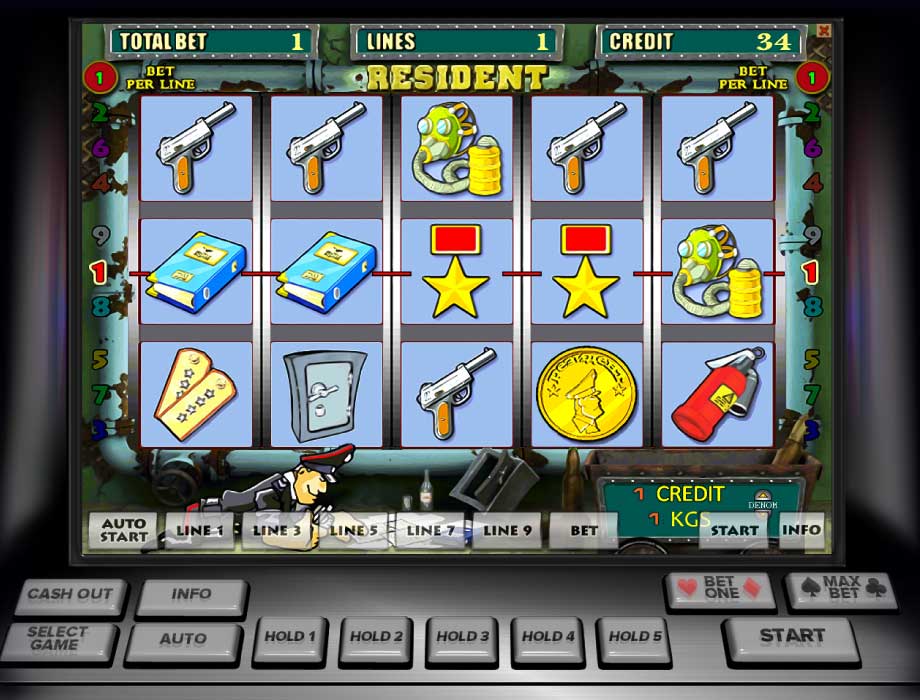Spin using the large START button under MAX BET
Image resolution: width=920 pixels, height=700 pixels.
790,637
